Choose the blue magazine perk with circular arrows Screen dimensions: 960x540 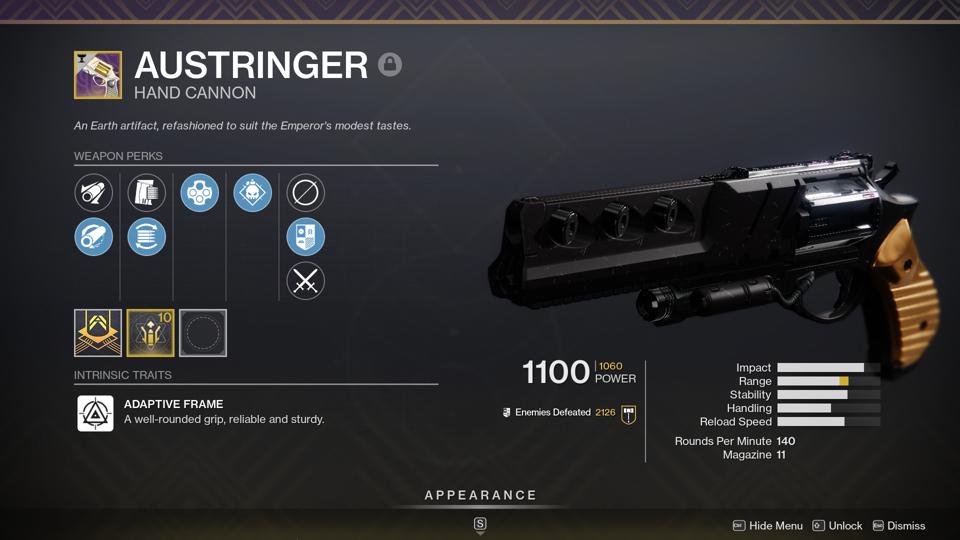tap(147, 237)
